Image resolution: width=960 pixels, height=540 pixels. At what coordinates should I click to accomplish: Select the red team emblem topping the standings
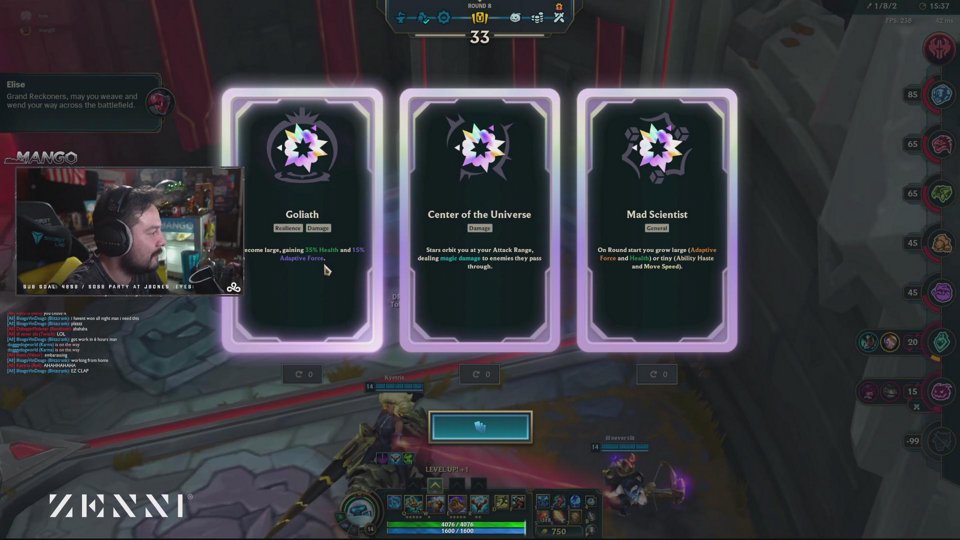coord(939,47)
